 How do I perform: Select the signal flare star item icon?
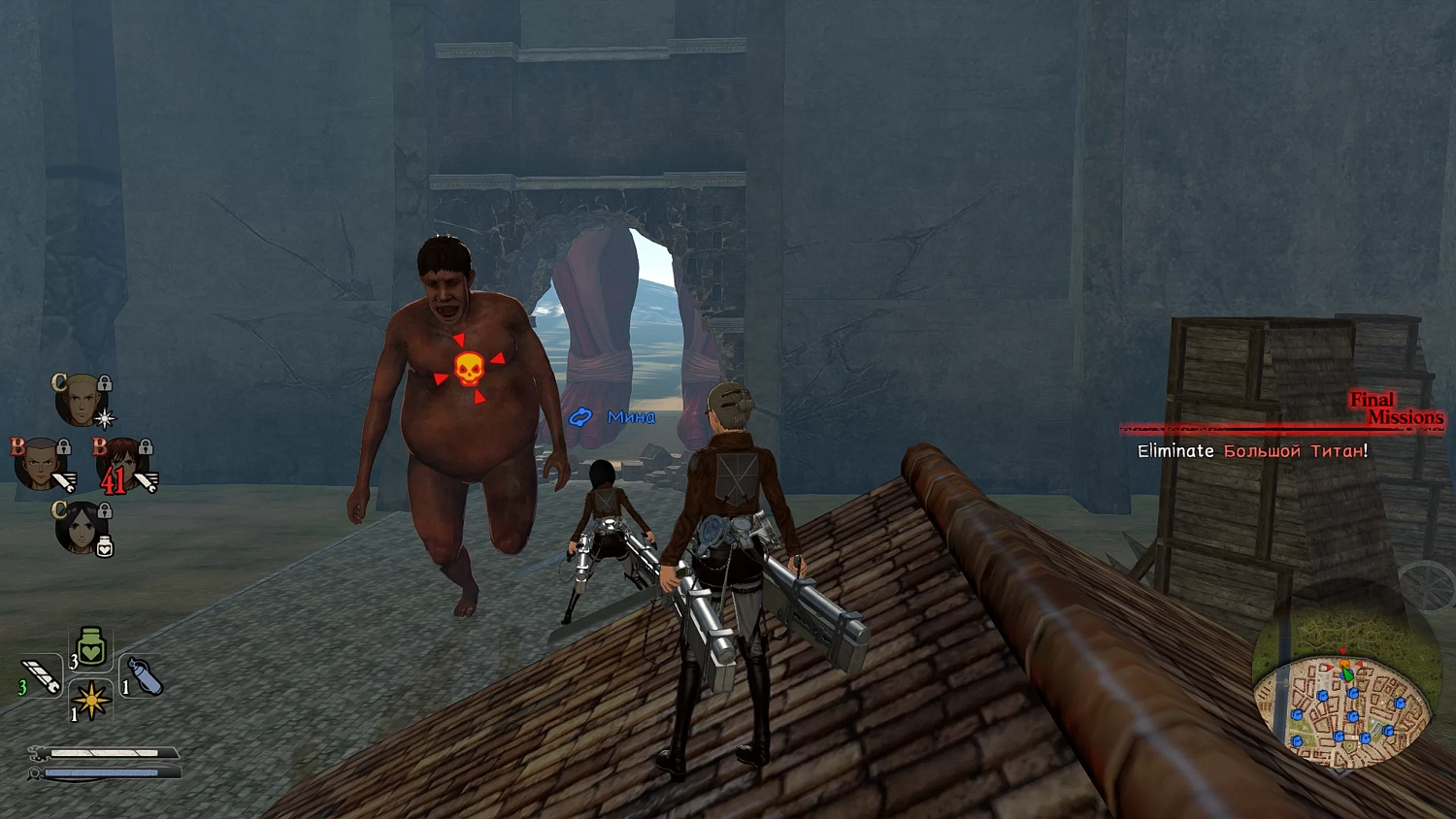[90, 702]
